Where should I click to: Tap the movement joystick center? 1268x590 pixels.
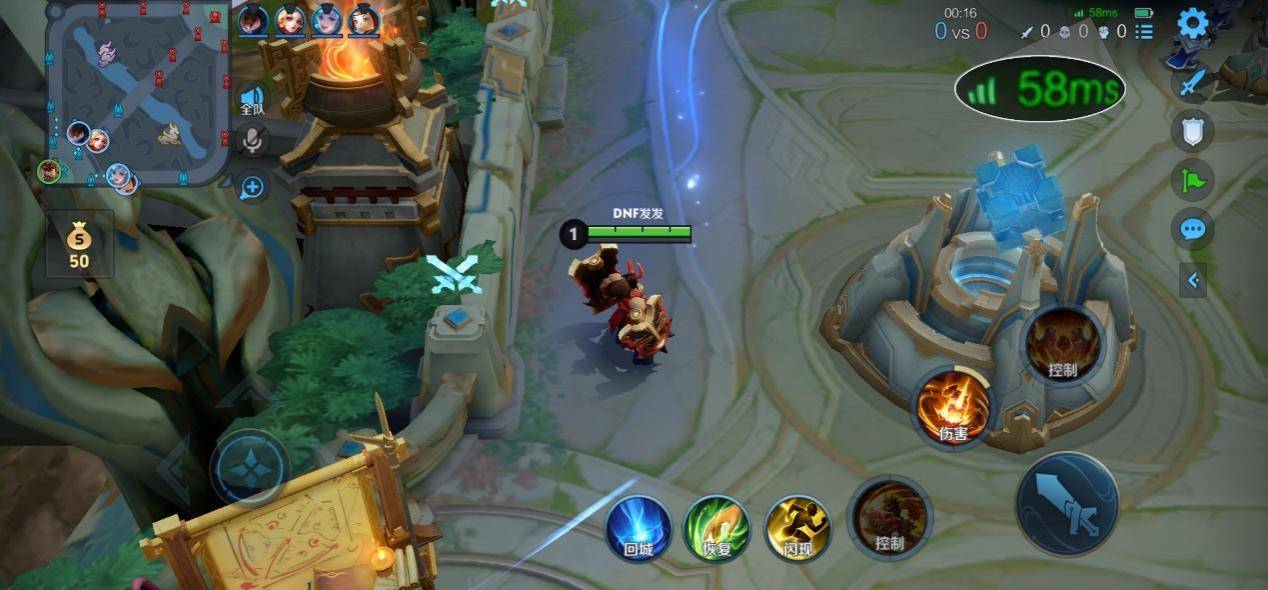(x=249, y=467)
